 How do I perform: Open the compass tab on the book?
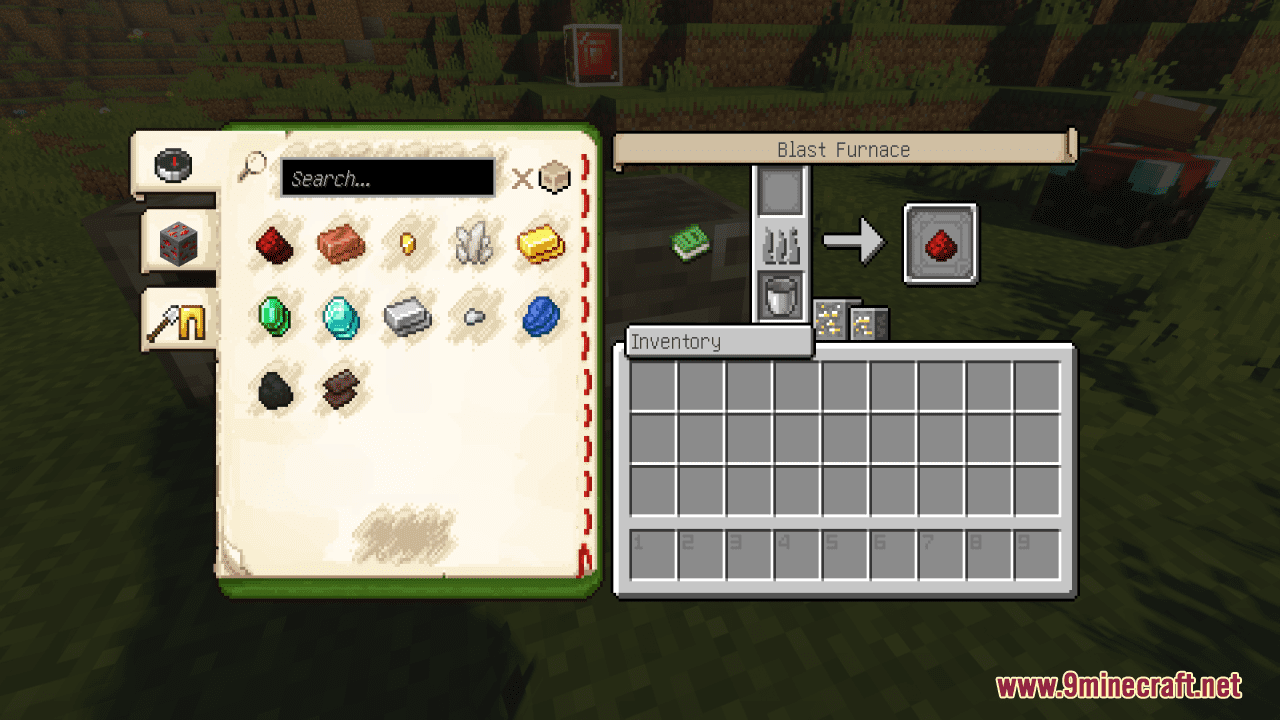[x=175, y=167]
